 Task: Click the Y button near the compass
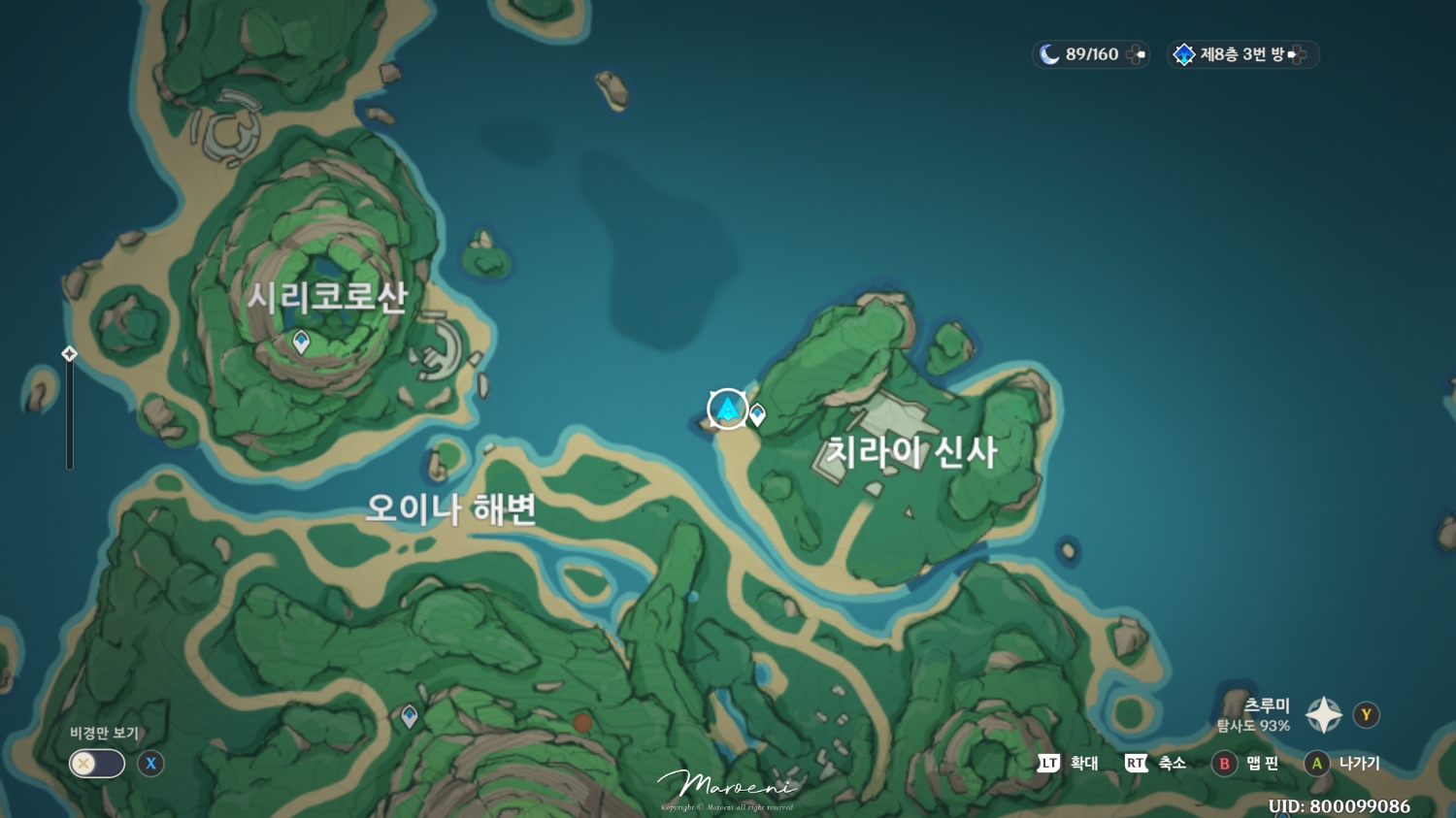(x=1366, y=714)
